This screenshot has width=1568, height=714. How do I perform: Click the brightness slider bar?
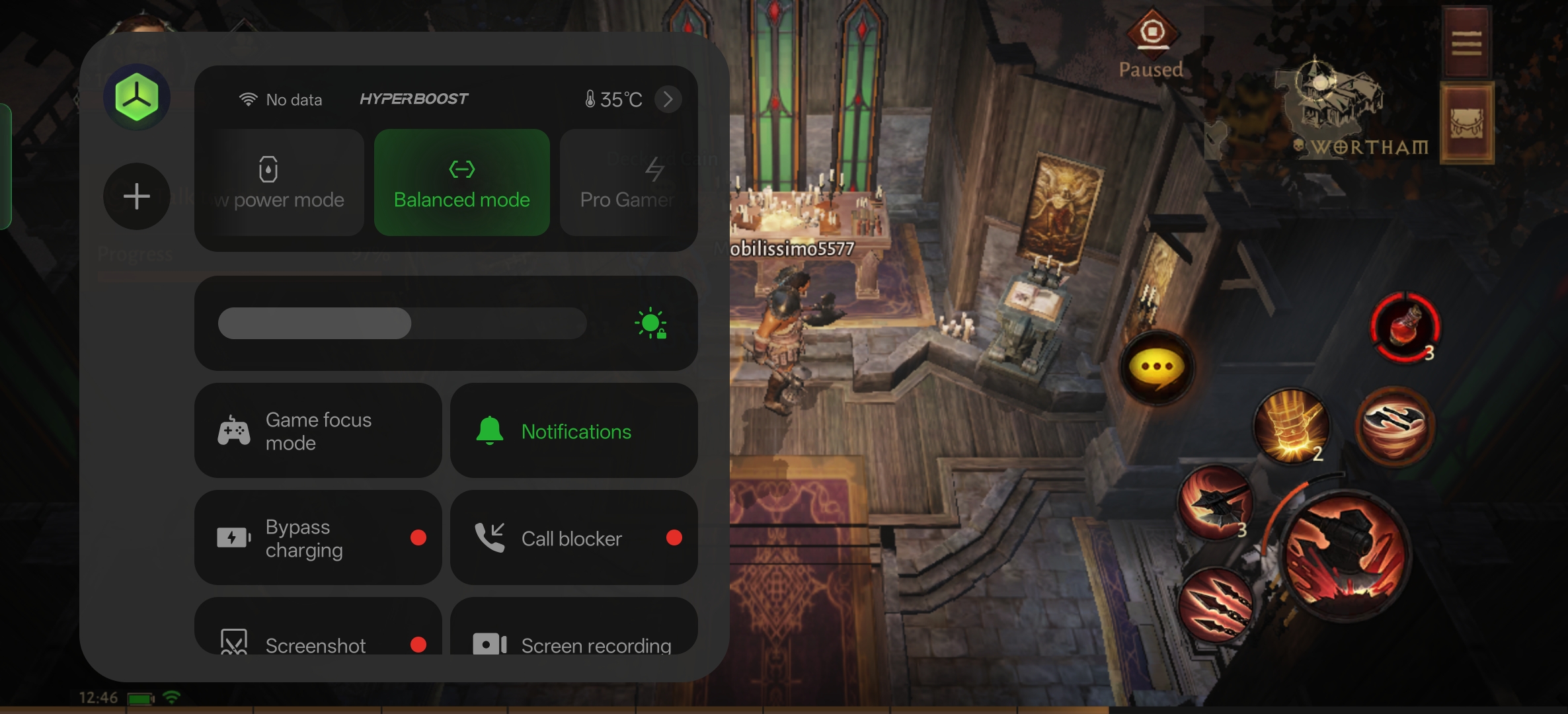tap(402, 323)
